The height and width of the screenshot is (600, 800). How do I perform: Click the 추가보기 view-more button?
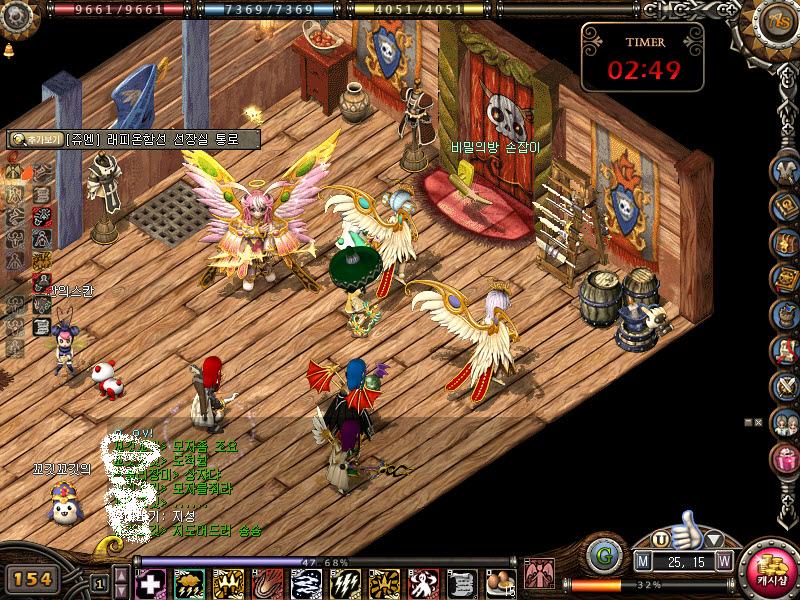33,140
